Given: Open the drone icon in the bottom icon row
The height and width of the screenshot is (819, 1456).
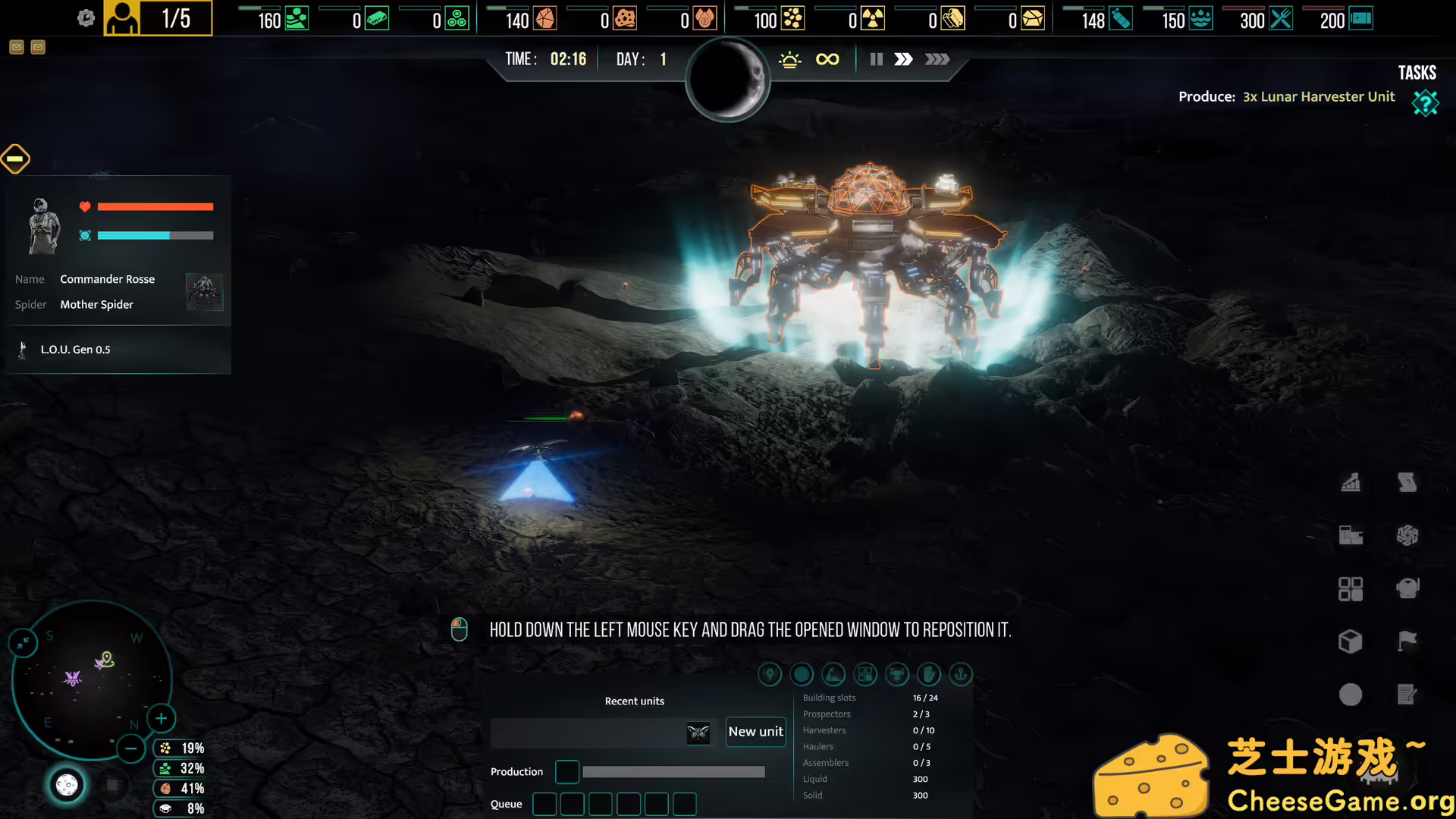Looking at the screenshot, I should (897, 674).
